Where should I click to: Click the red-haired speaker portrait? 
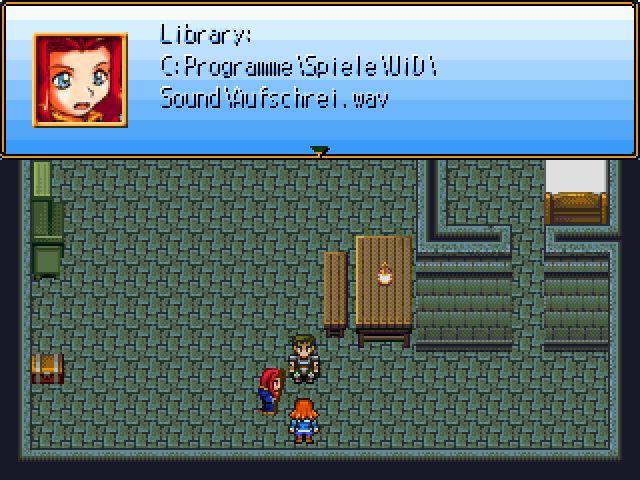(x=80, y=80)
